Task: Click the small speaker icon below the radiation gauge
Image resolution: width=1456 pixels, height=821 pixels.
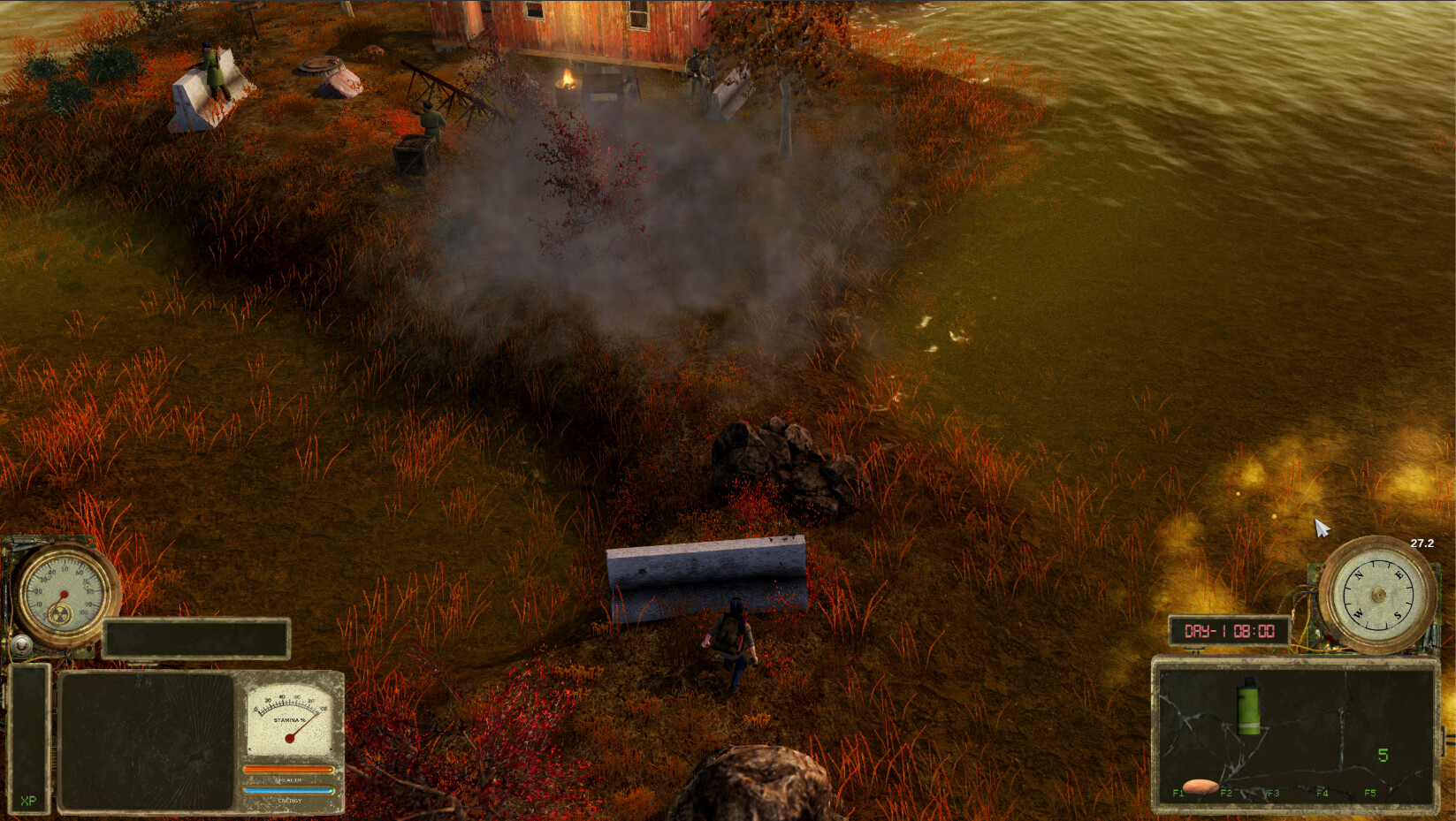Action: point(21,644)
